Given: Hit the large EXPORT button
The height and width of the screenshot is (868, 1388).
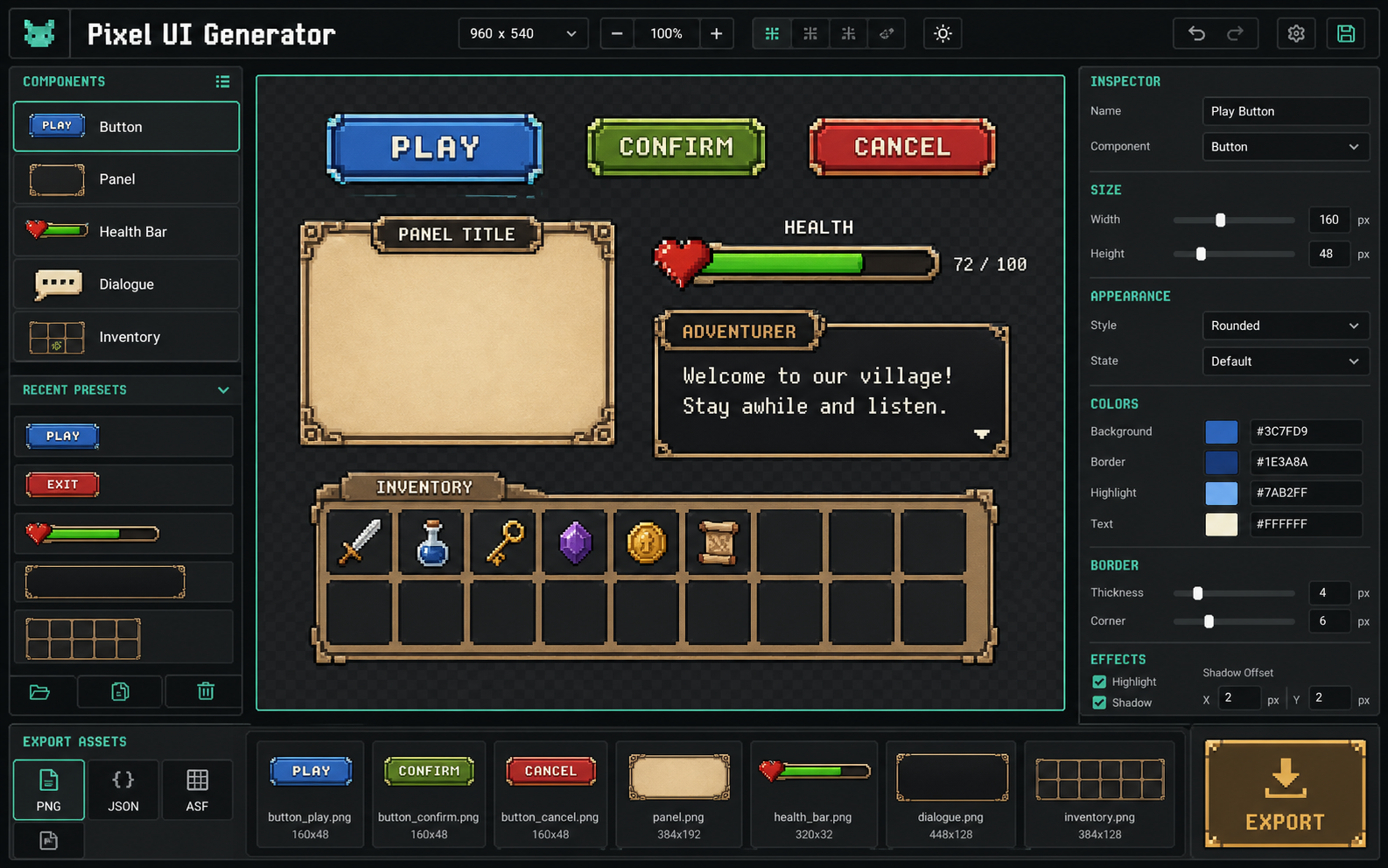Looking at the screenshot, I should [1285, 794].
